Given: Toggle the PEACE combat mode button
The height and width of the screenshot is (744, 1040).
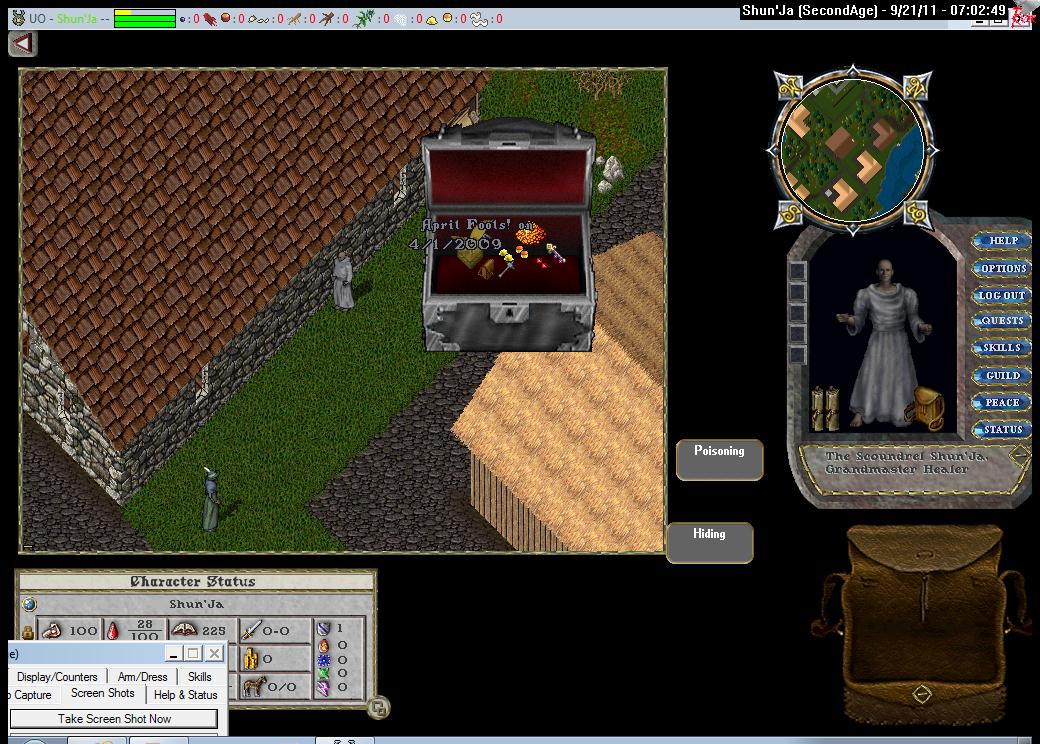Looking at the screenshot, I should coord(1002,403).
